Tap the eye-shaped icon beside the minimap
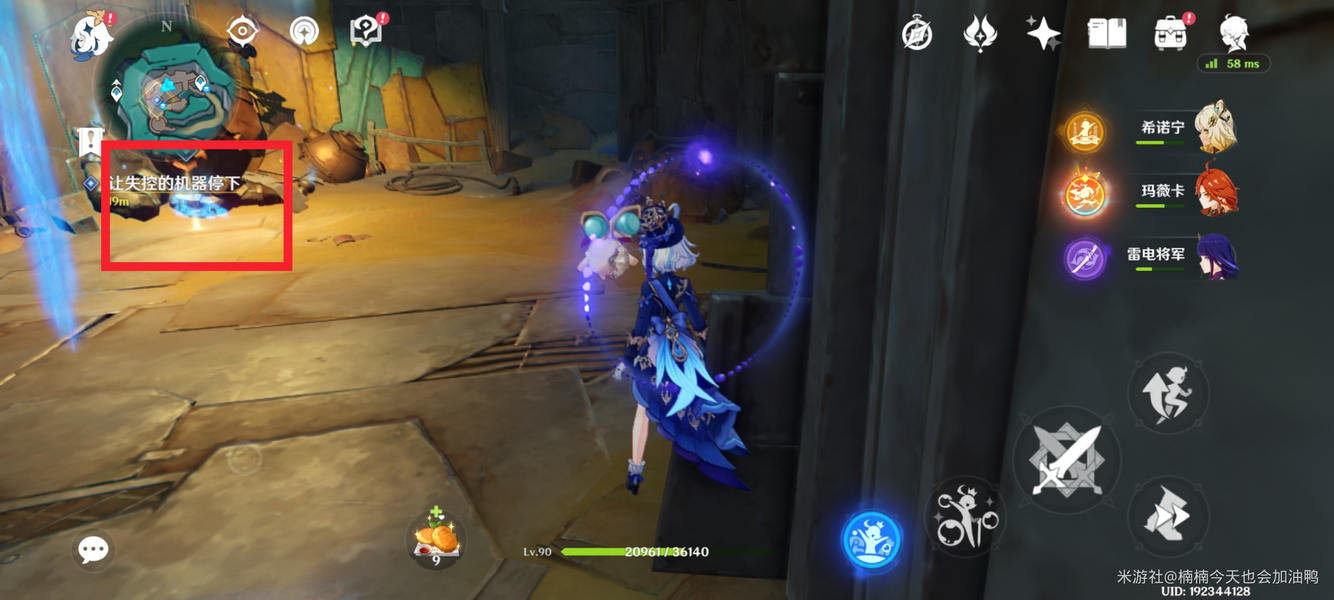 (x=242, y=32)
